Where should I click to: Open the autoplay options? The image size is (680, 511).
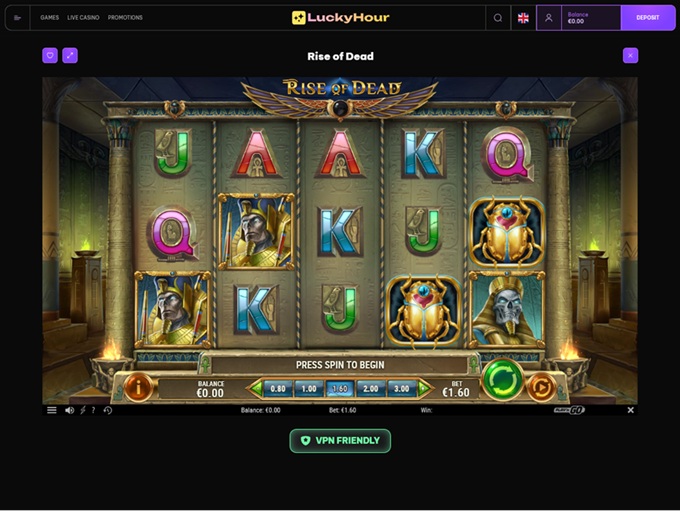point(540,387)
